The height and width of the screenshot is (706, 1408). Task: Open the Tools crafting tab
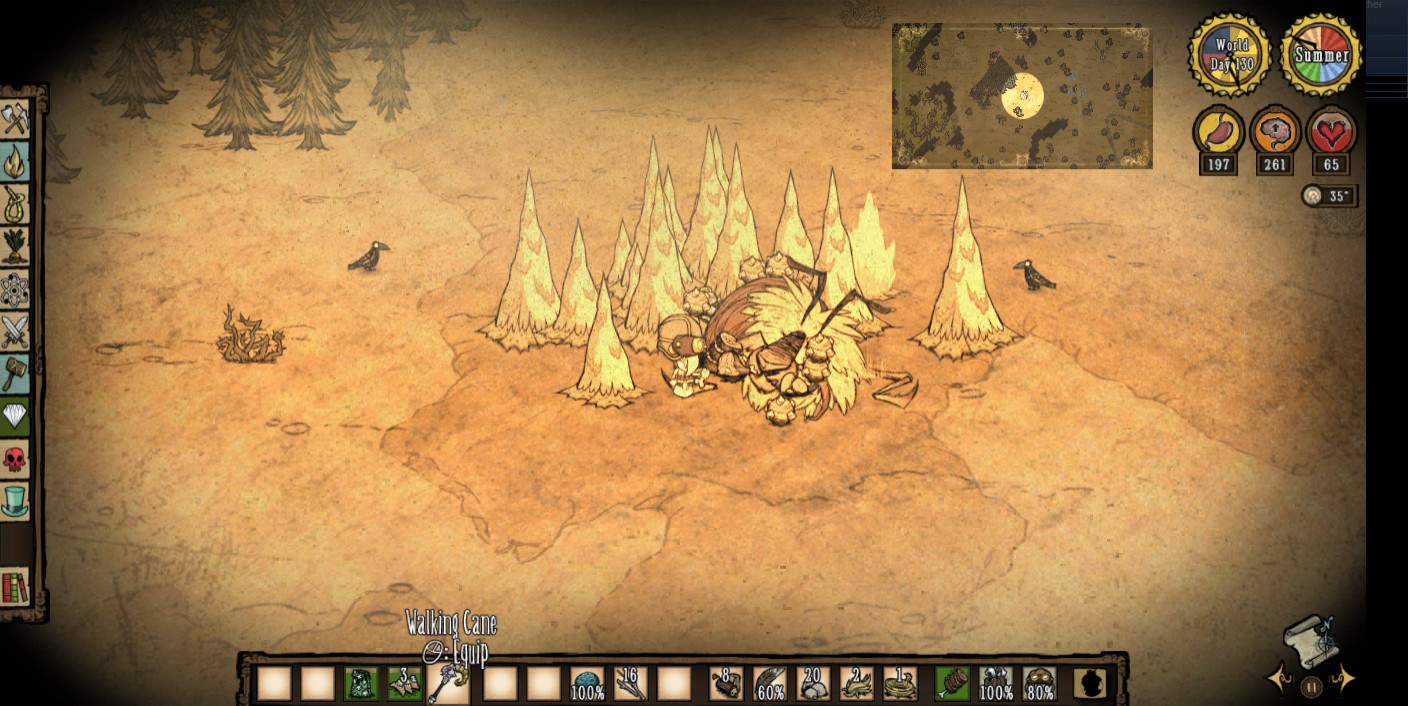(x=15, y=120)
